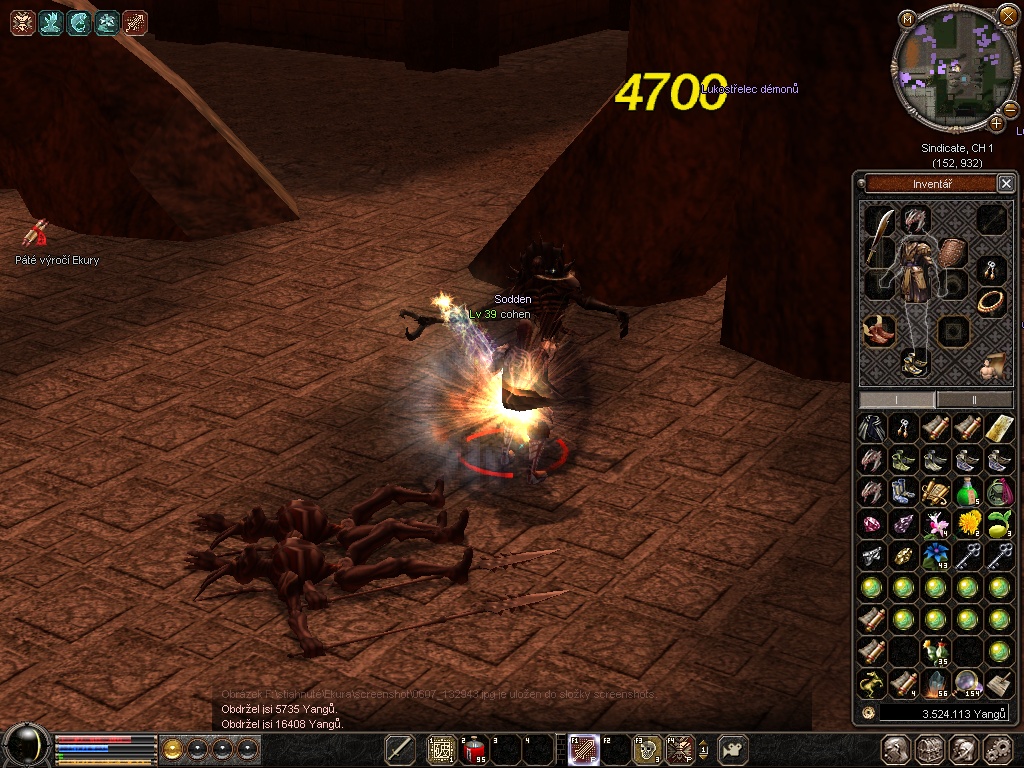1024x768 pixels.
Task: Select the green potion in inventory
Action: [x=967, y=492]
